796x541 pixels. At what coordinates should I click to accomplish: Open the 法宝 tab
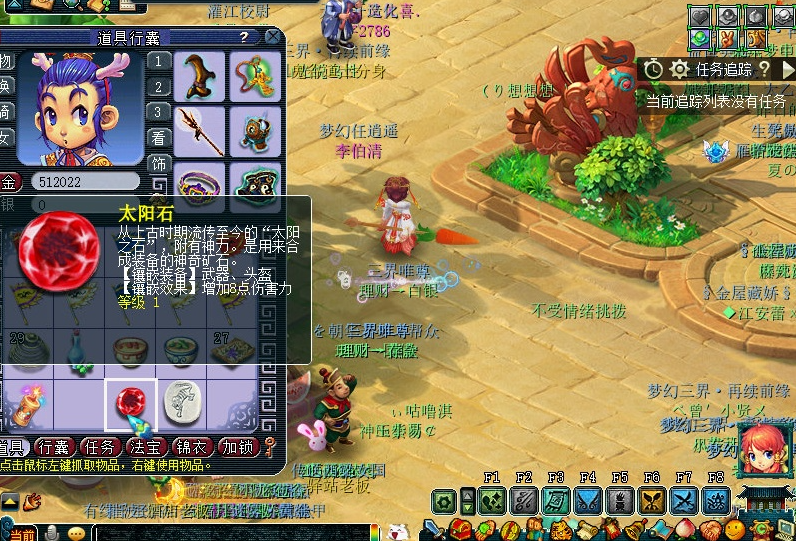click(x=147, y=447)
